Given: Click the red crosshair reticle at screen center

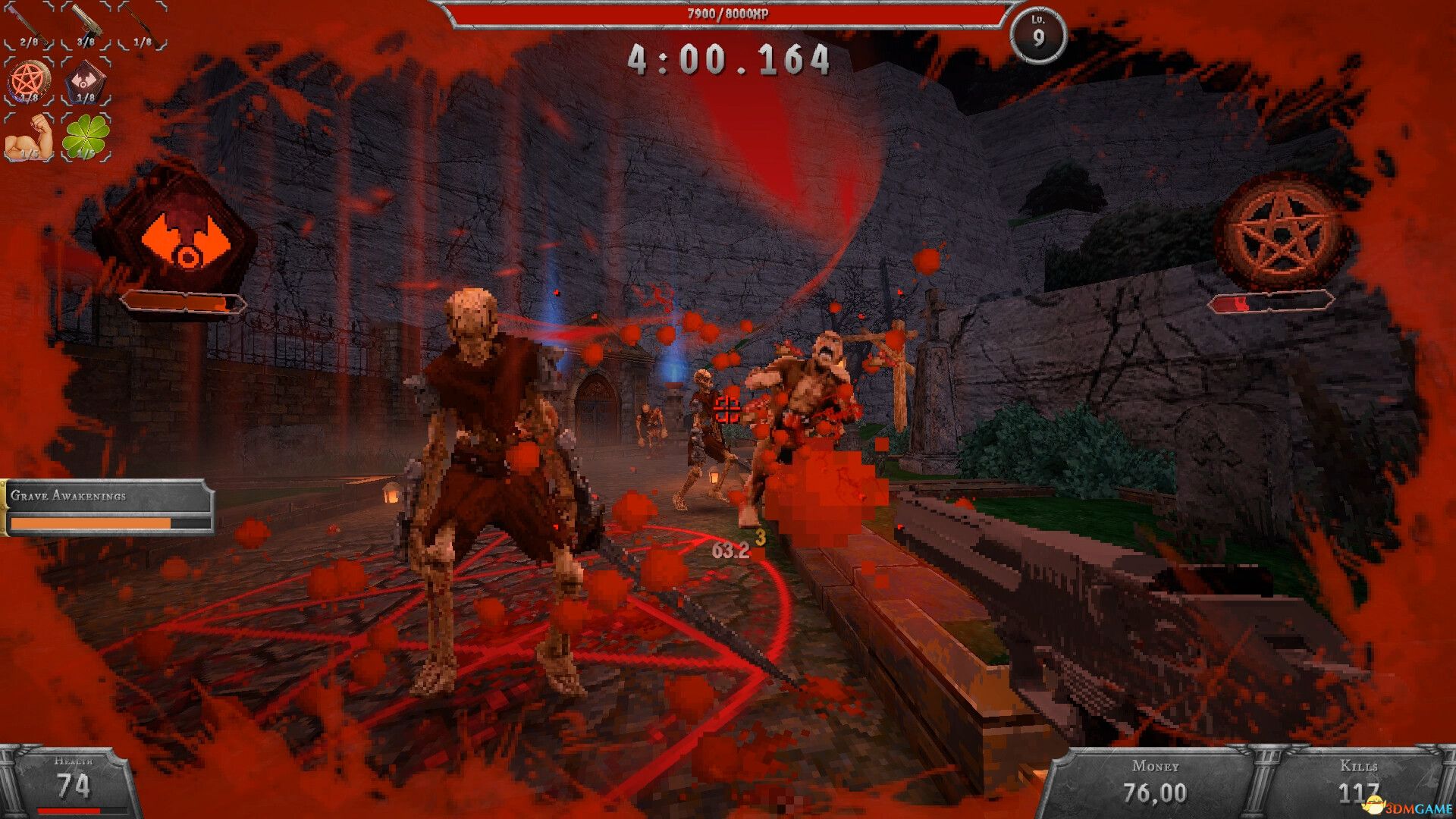Looking at the screenshot, I should [728, 409].
